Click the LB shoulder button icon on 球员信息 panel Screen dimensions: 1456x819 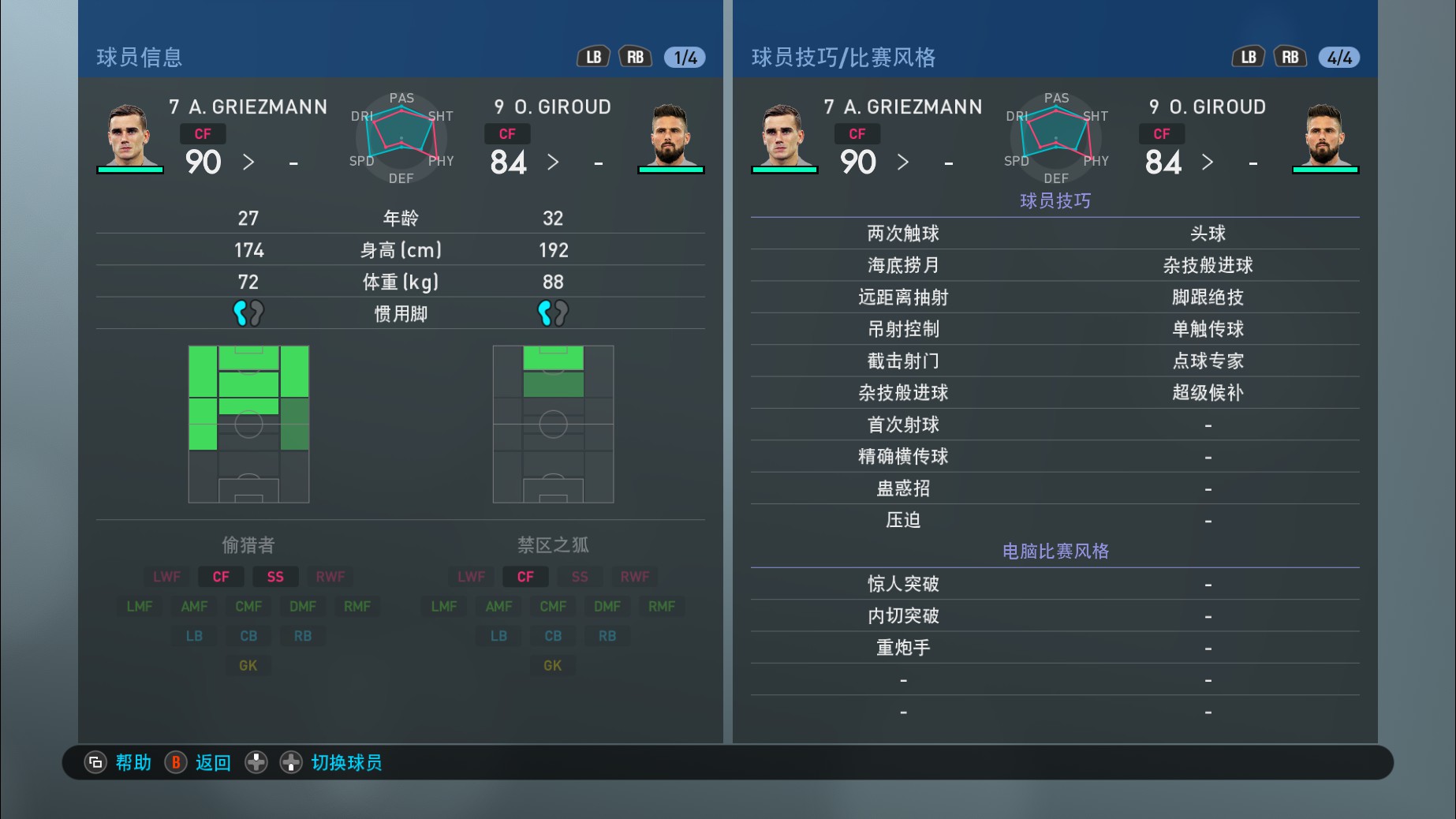pos(593,56)
